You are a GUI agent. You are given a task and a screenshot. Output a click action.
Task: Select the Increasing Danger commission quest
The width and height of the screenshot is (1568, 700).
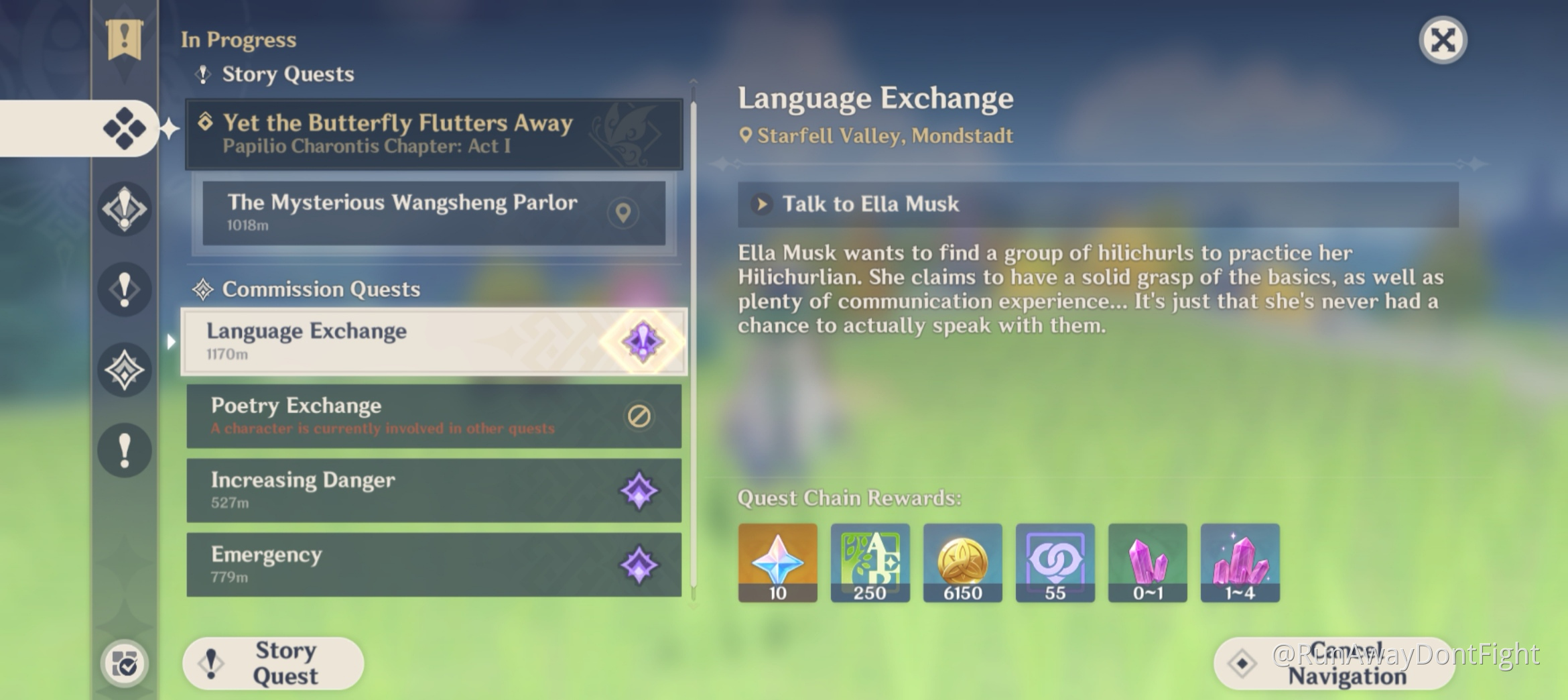402,490
